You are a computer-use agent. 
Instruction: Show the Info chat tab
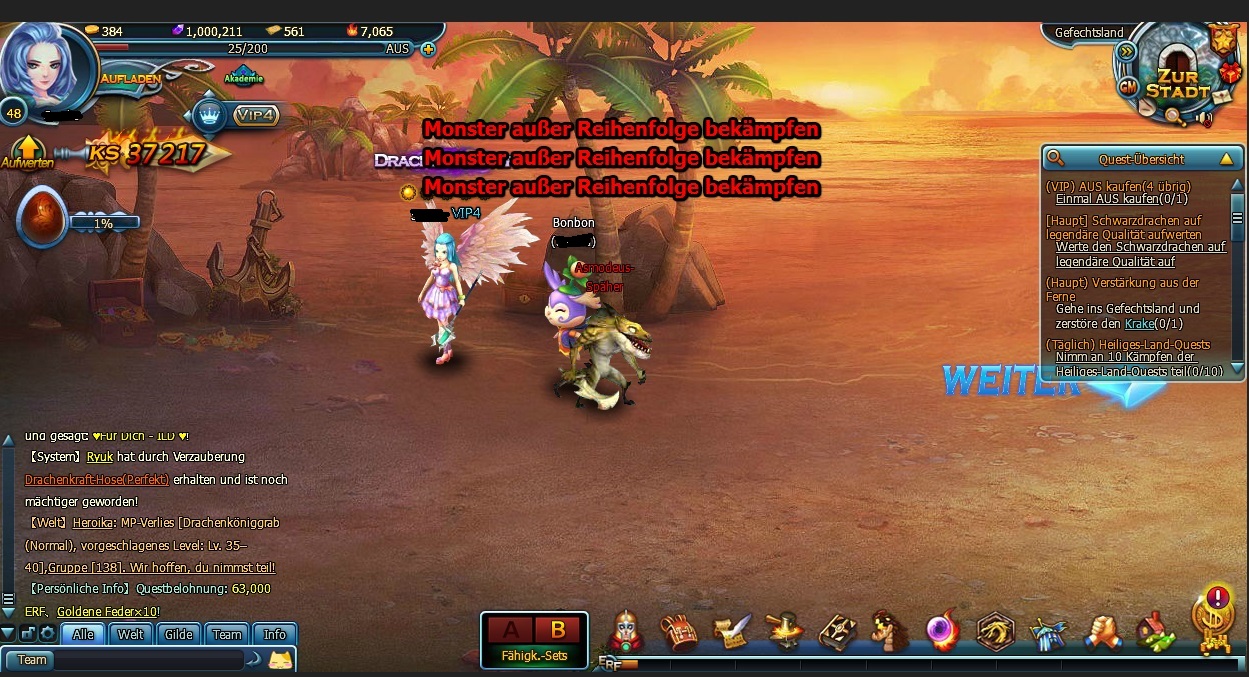pos(275,634)
